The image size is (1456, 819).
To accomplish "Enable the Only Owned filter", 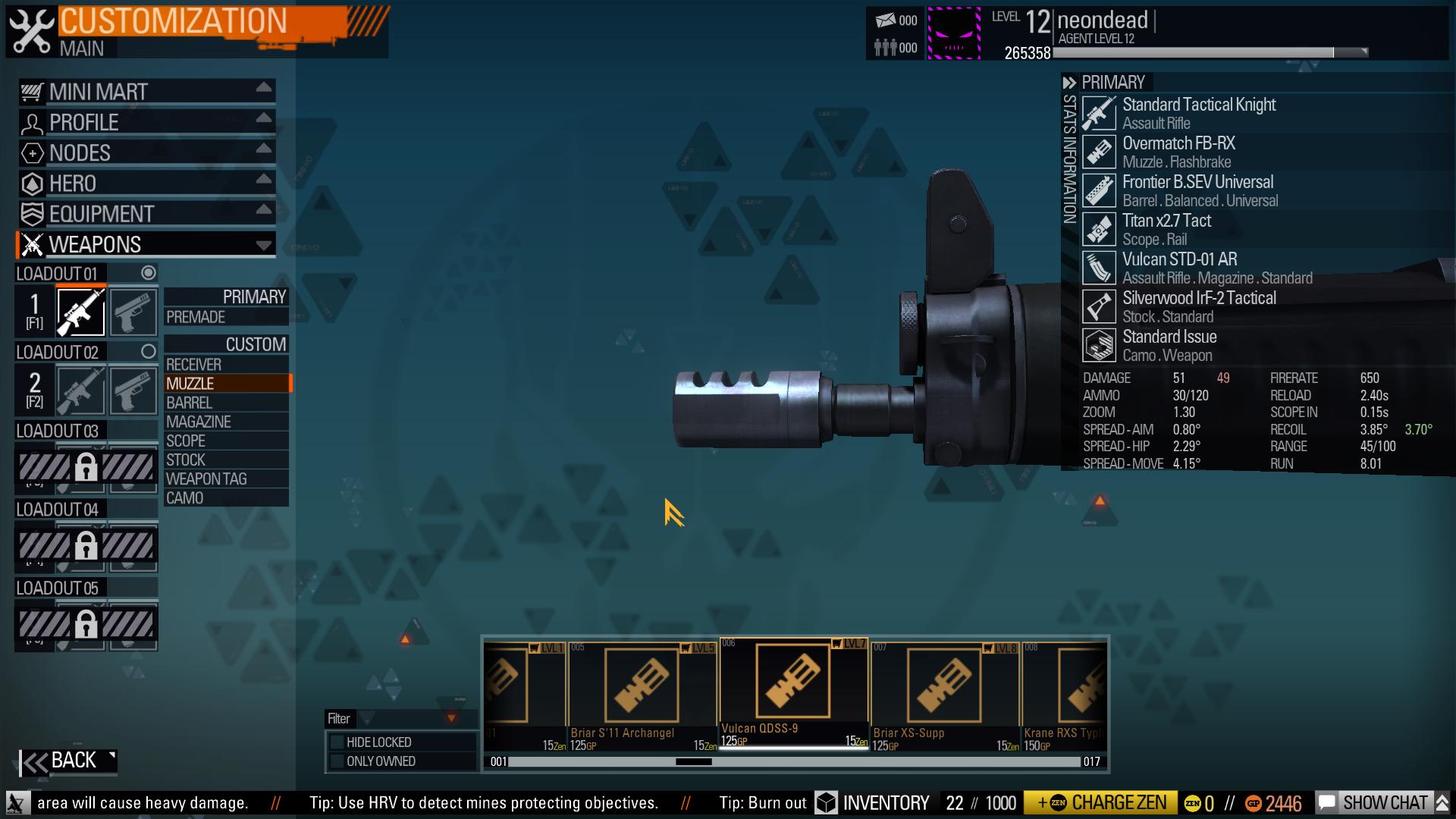I will (337, 761).
